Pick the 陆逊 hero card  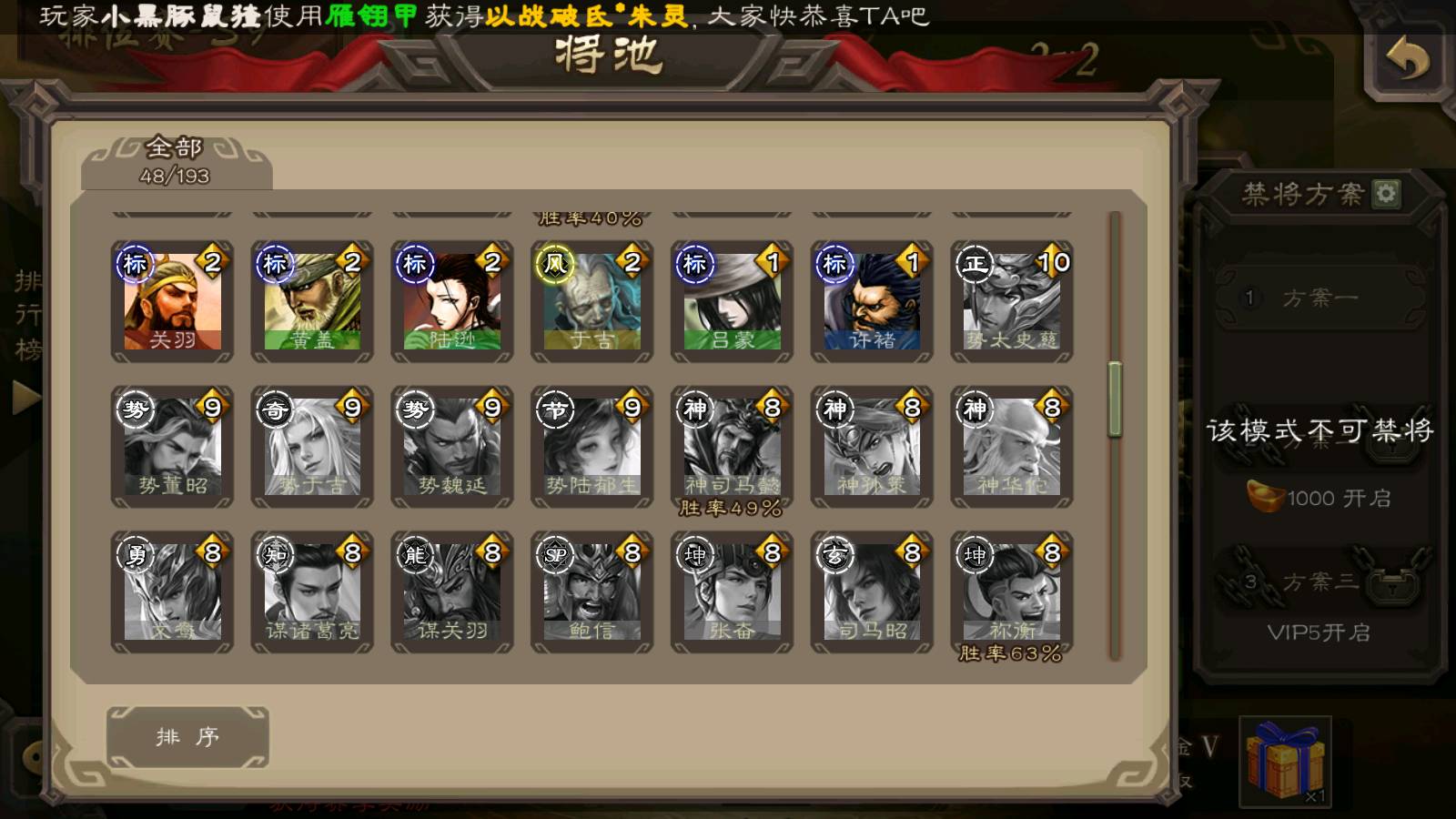452,302
